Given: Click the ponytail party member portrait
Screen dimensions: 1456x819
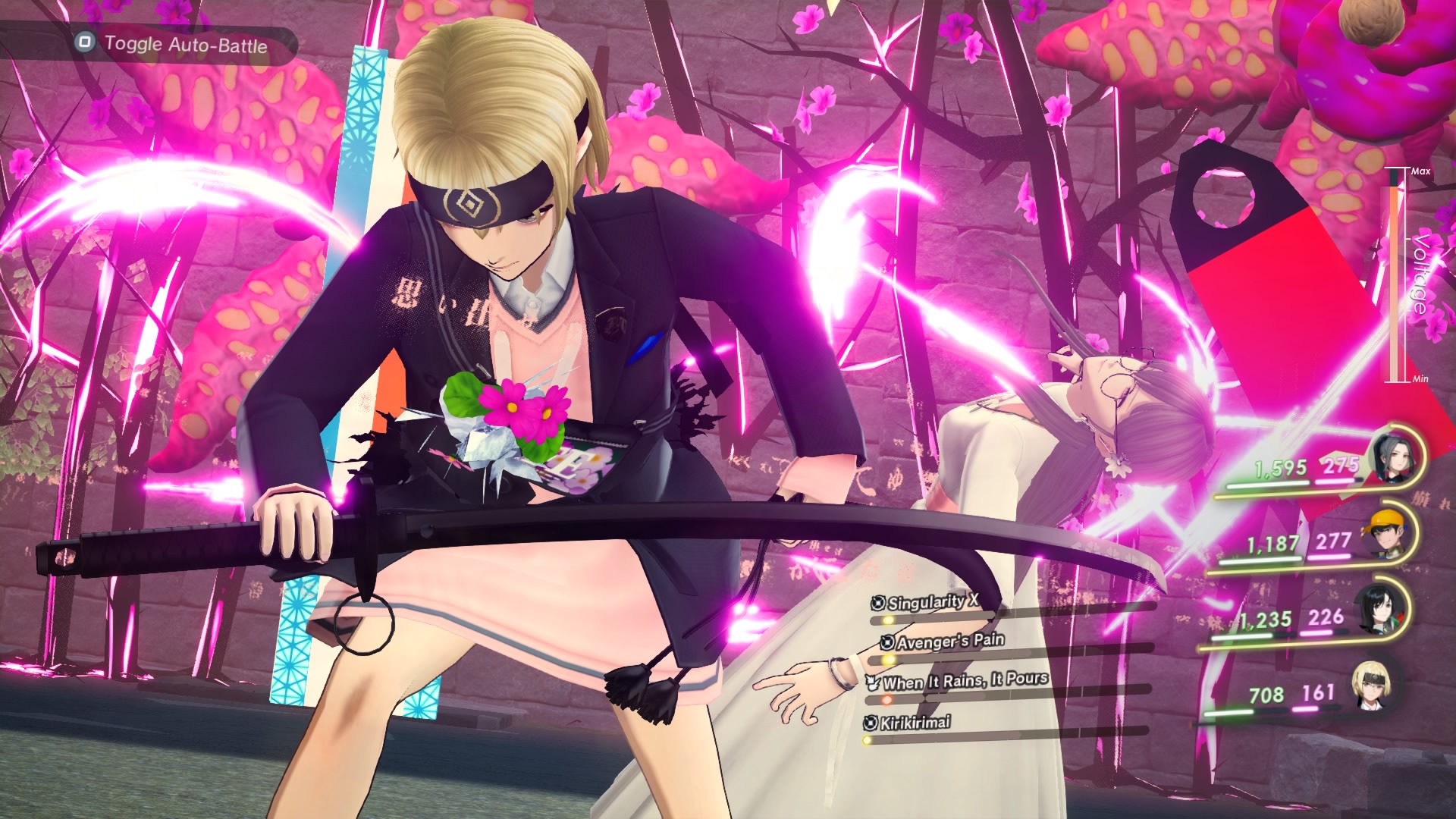Looking at the screenshot, I should point(1394,458).
